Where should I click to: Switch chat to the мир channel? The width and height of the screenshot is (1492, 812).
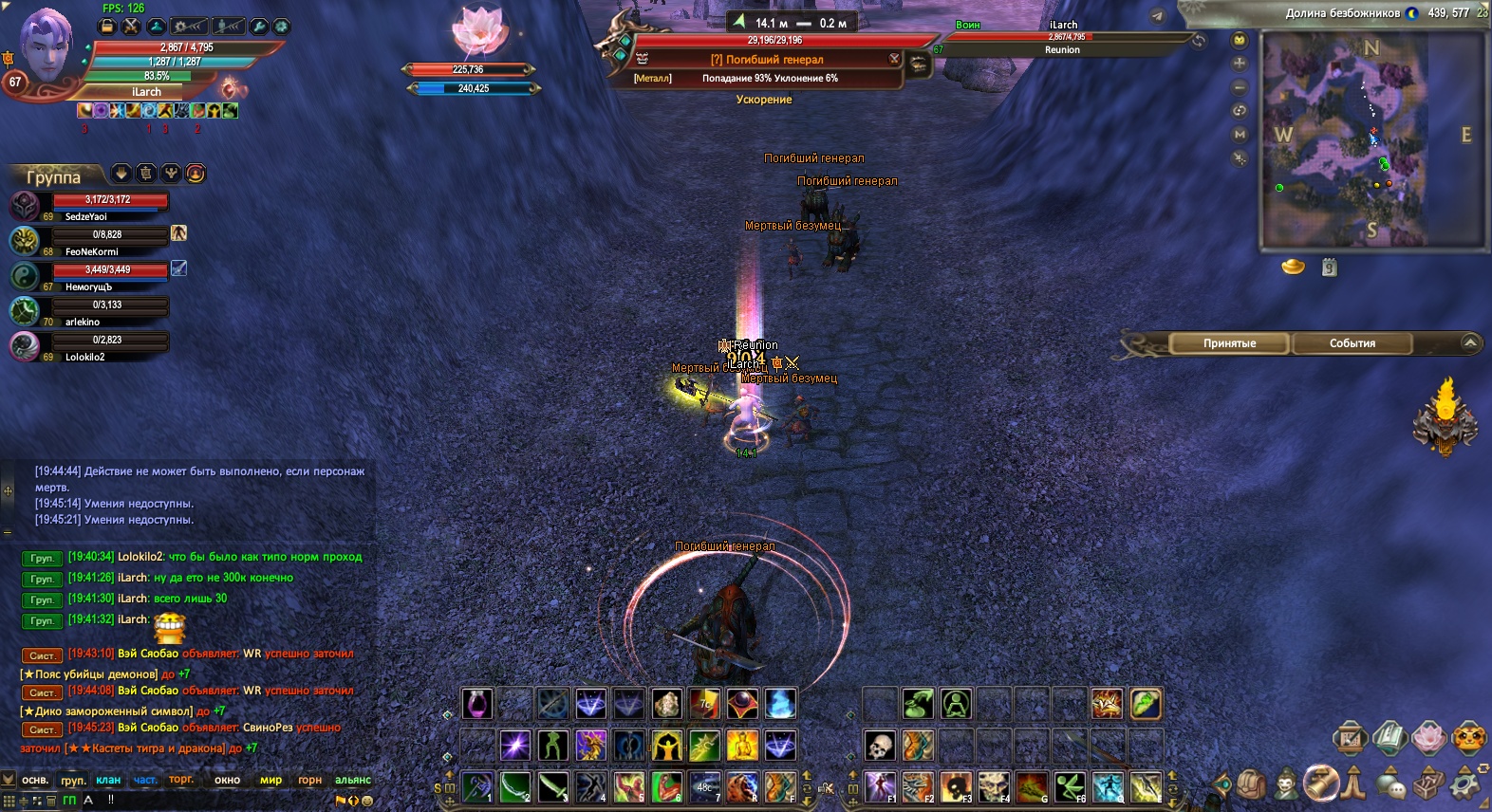[270, 781]
